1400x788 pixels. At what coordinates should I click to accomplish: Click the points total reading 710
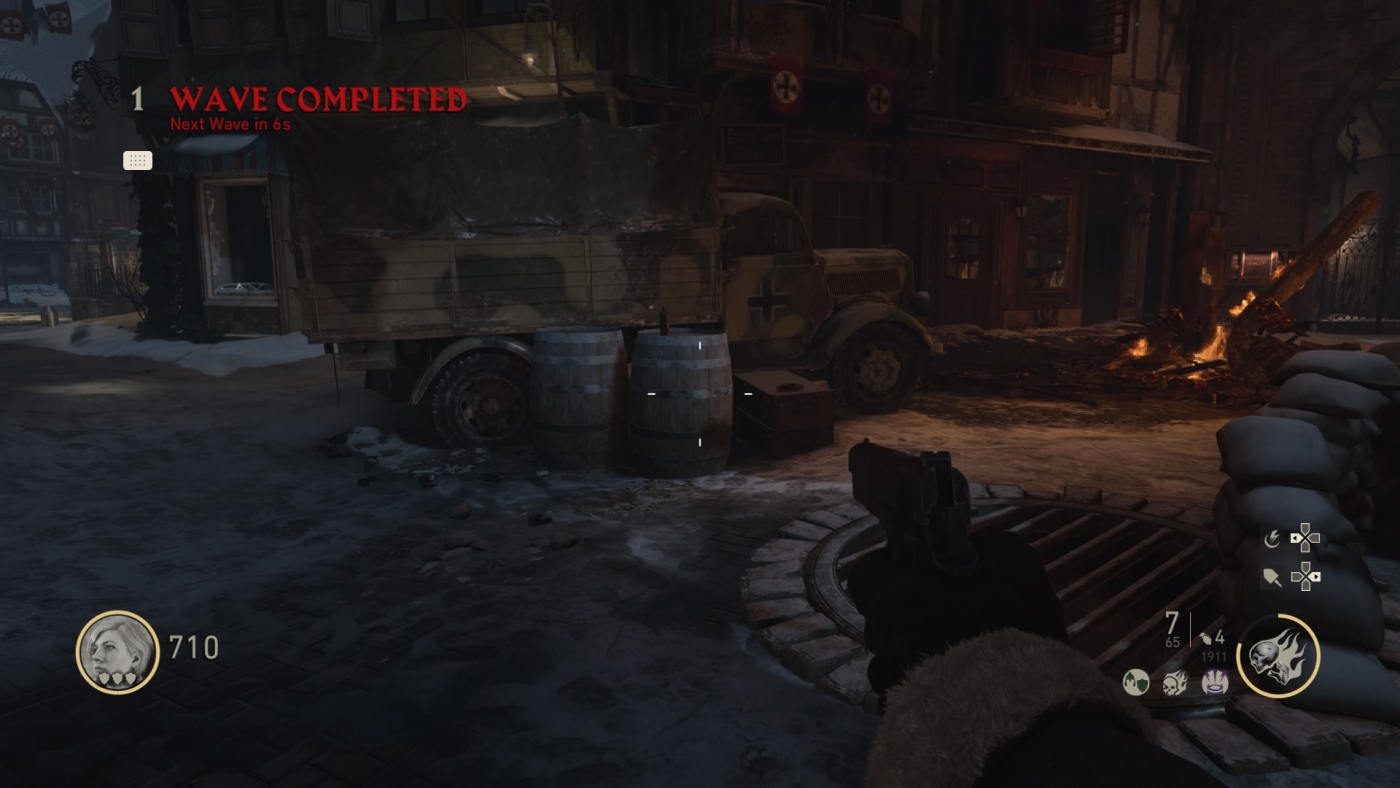[195, 647]
